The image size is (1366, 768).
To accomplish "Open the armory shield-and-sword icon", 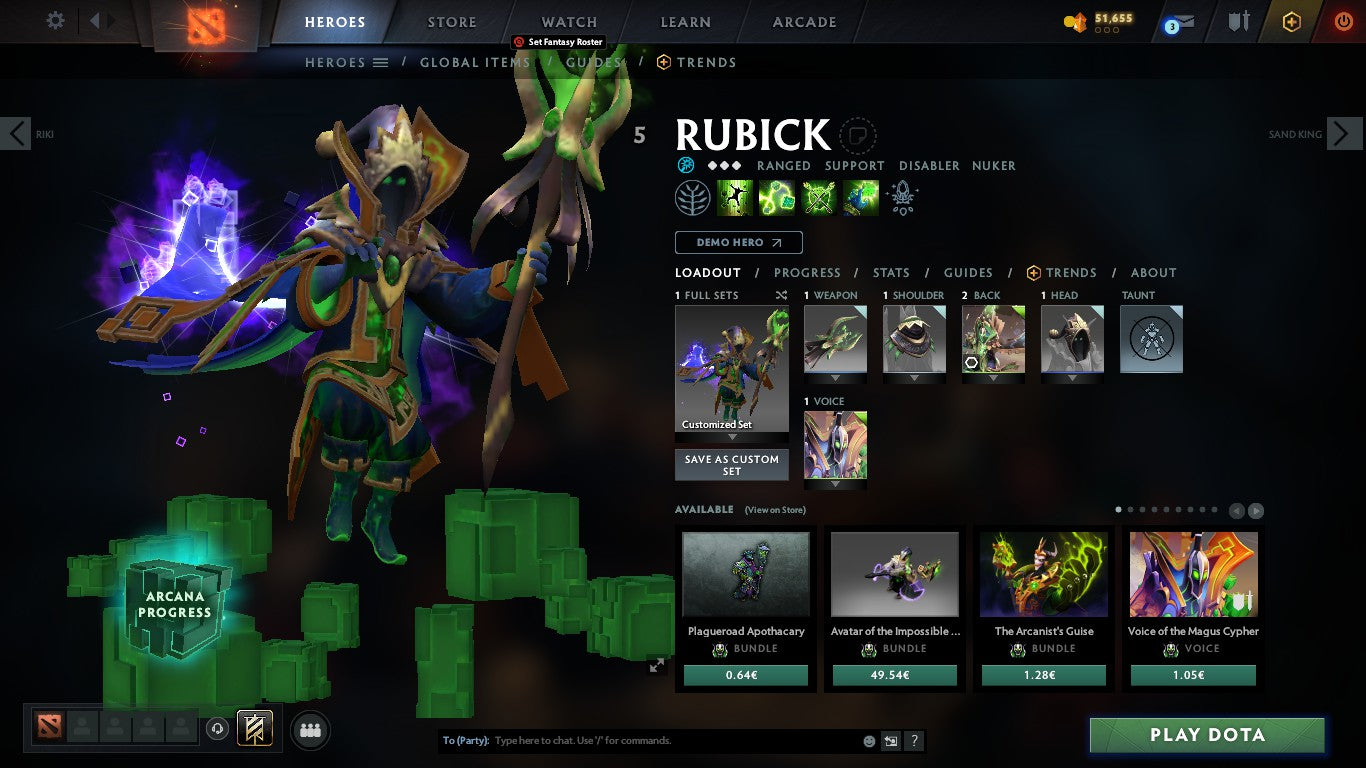I will click(1236, 21).
